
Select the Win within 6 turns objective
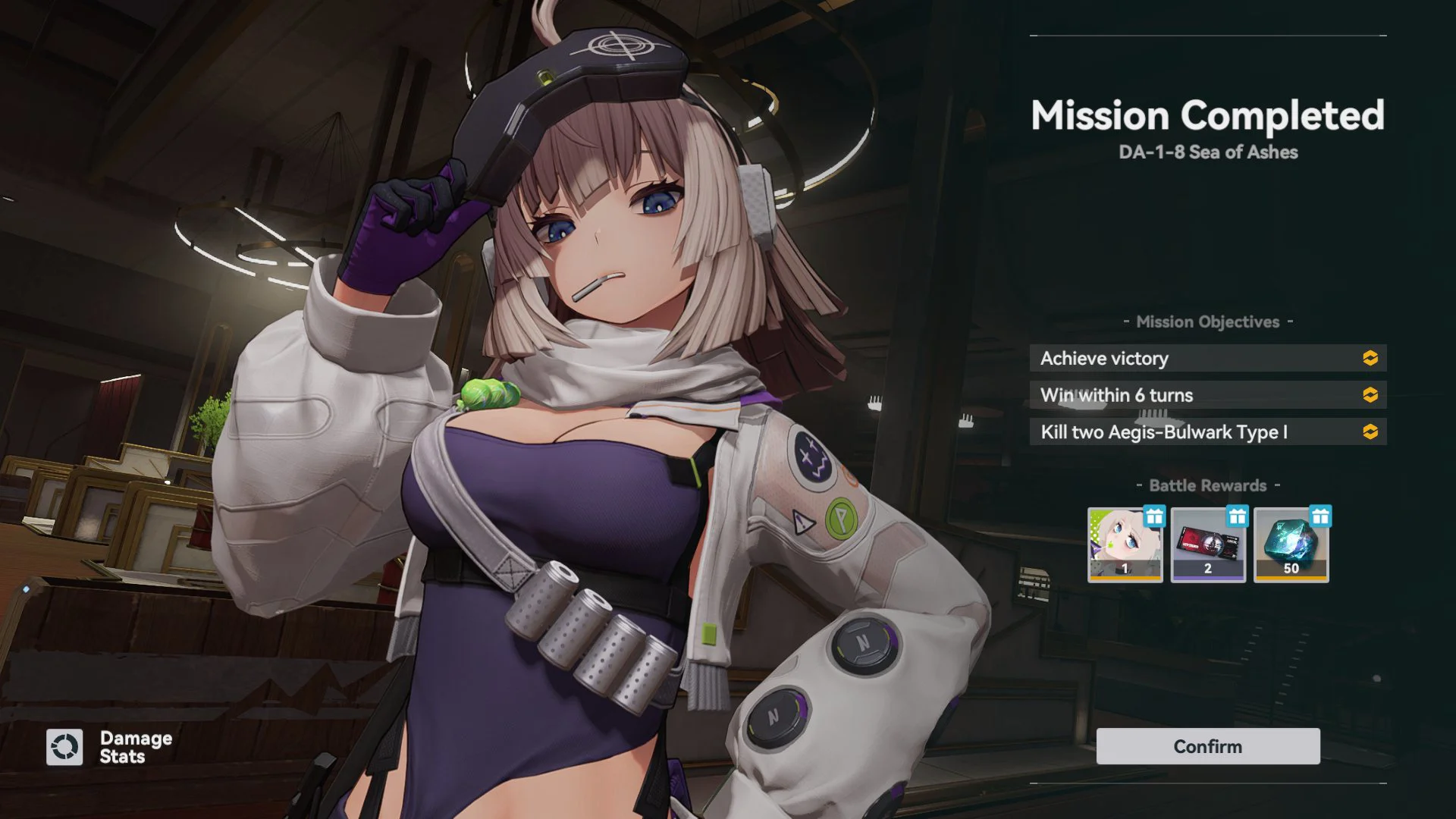[1207, 395]
